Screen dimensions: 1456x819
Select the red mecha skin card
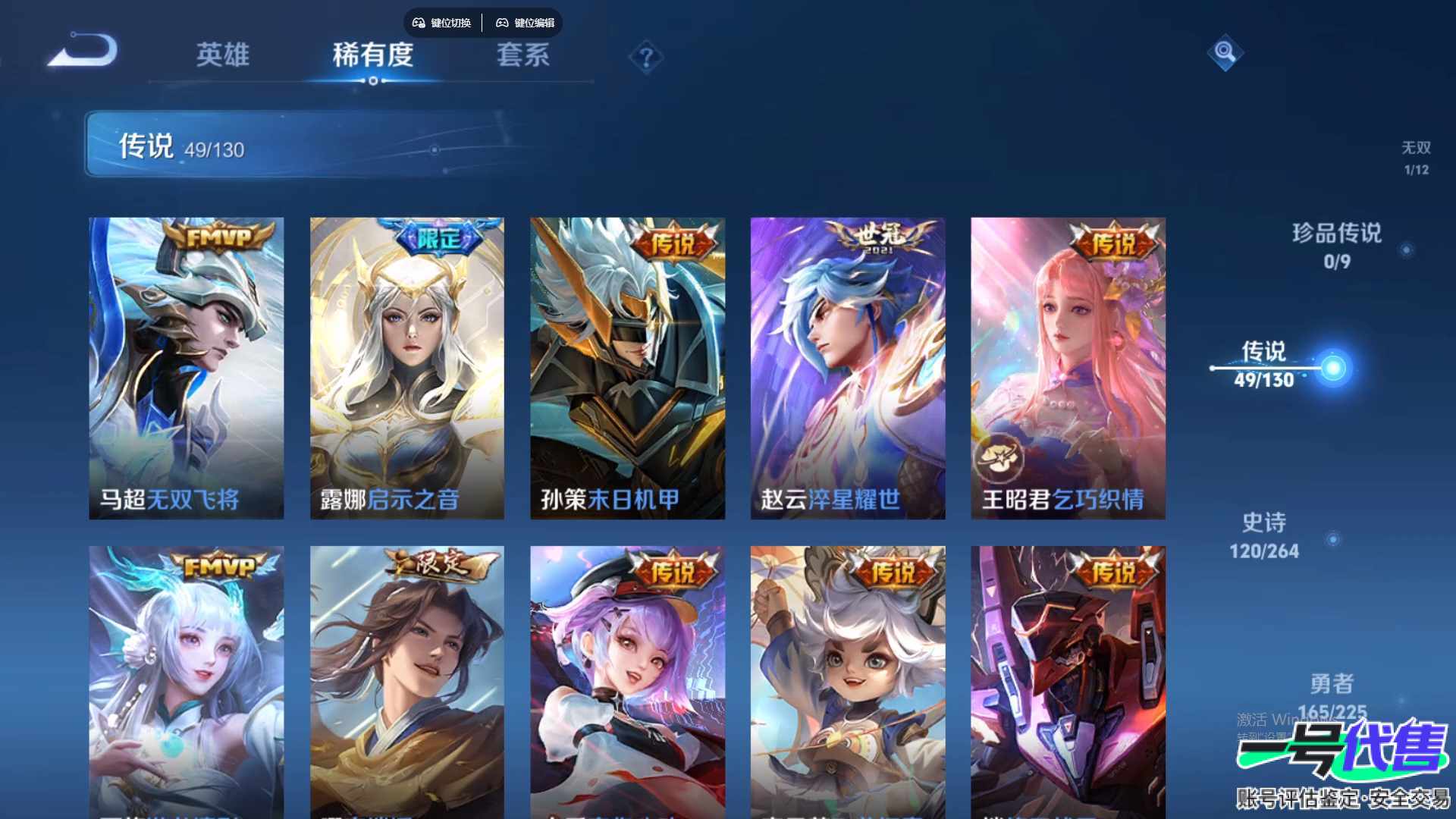(1068, 681)
